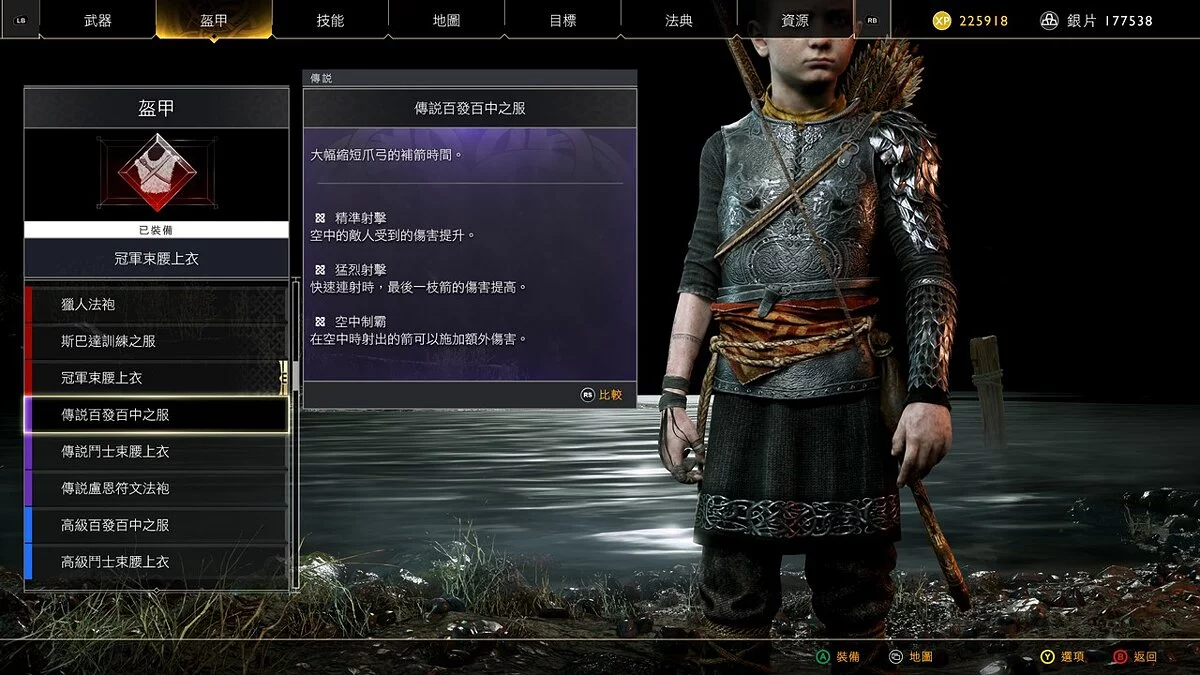Open the 技能 tab
This screenshot has width=1200, height=675.
[330, 20]
